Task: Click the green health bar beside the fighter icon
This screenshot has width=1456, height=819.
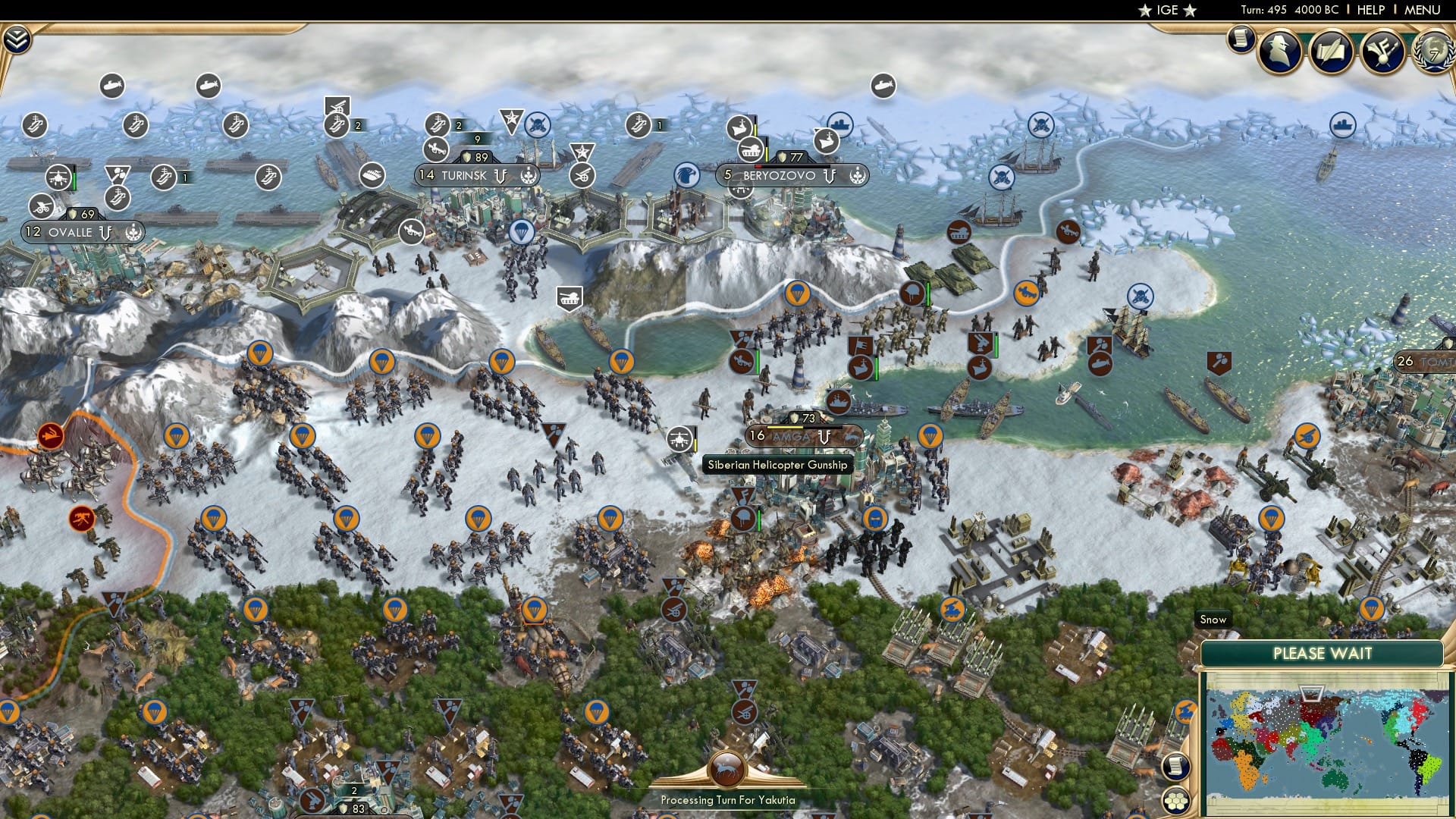Action: tap(74, 179)
